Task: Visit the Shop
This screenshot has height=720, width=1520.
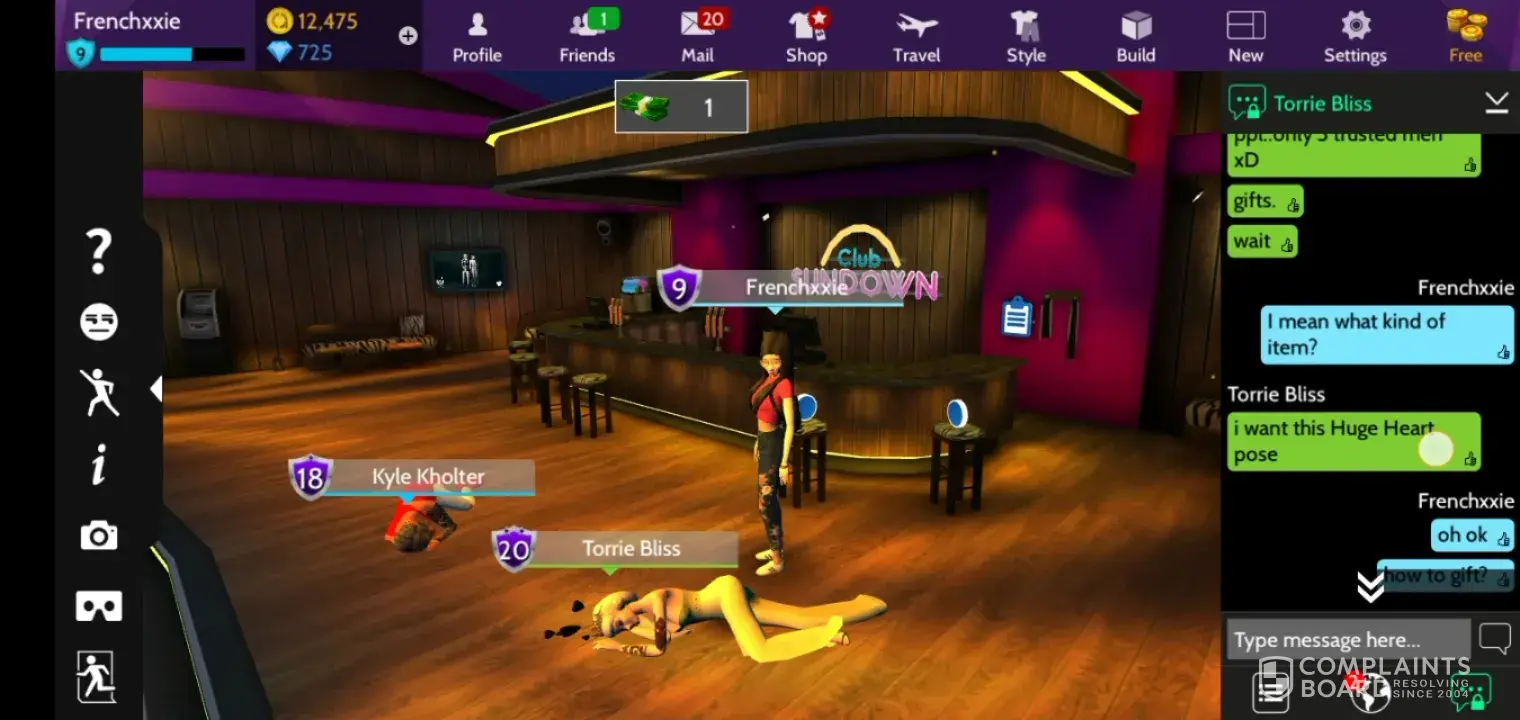Action: (806, 36)
